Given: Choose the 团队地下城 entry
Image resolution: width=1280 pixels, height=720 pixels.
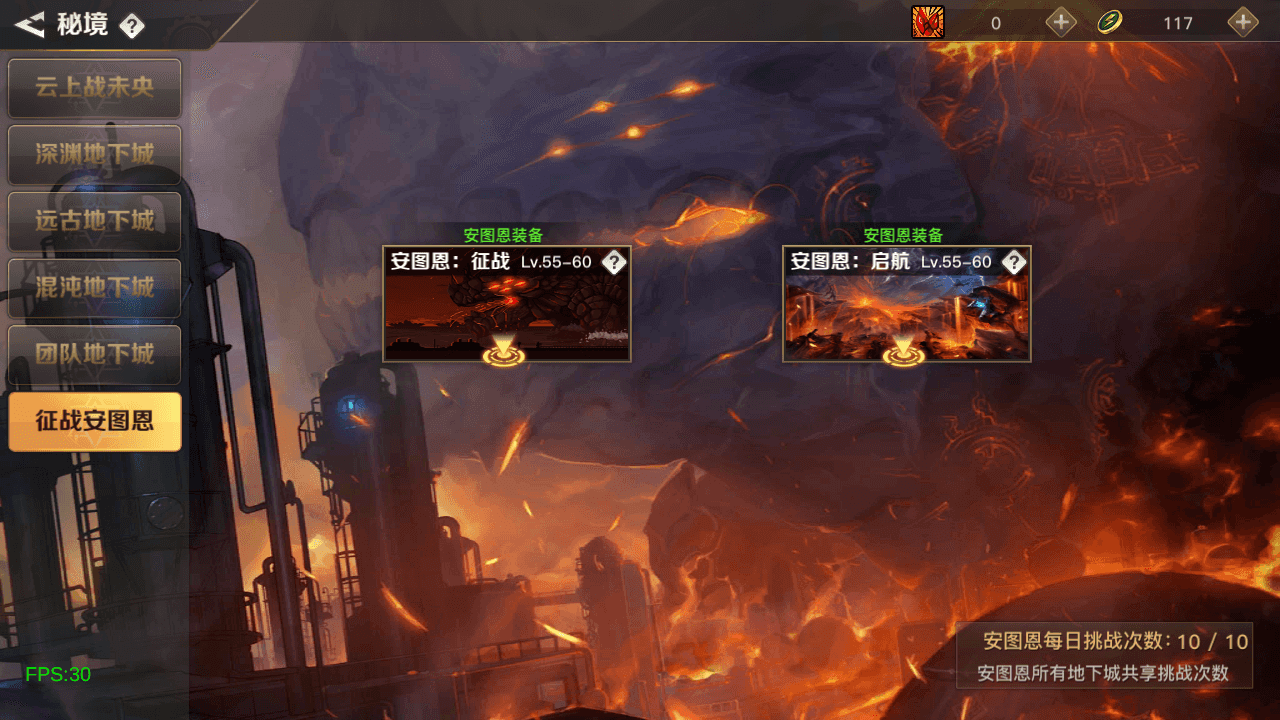Looking at the screenshot, I should [x=94, y=355].
